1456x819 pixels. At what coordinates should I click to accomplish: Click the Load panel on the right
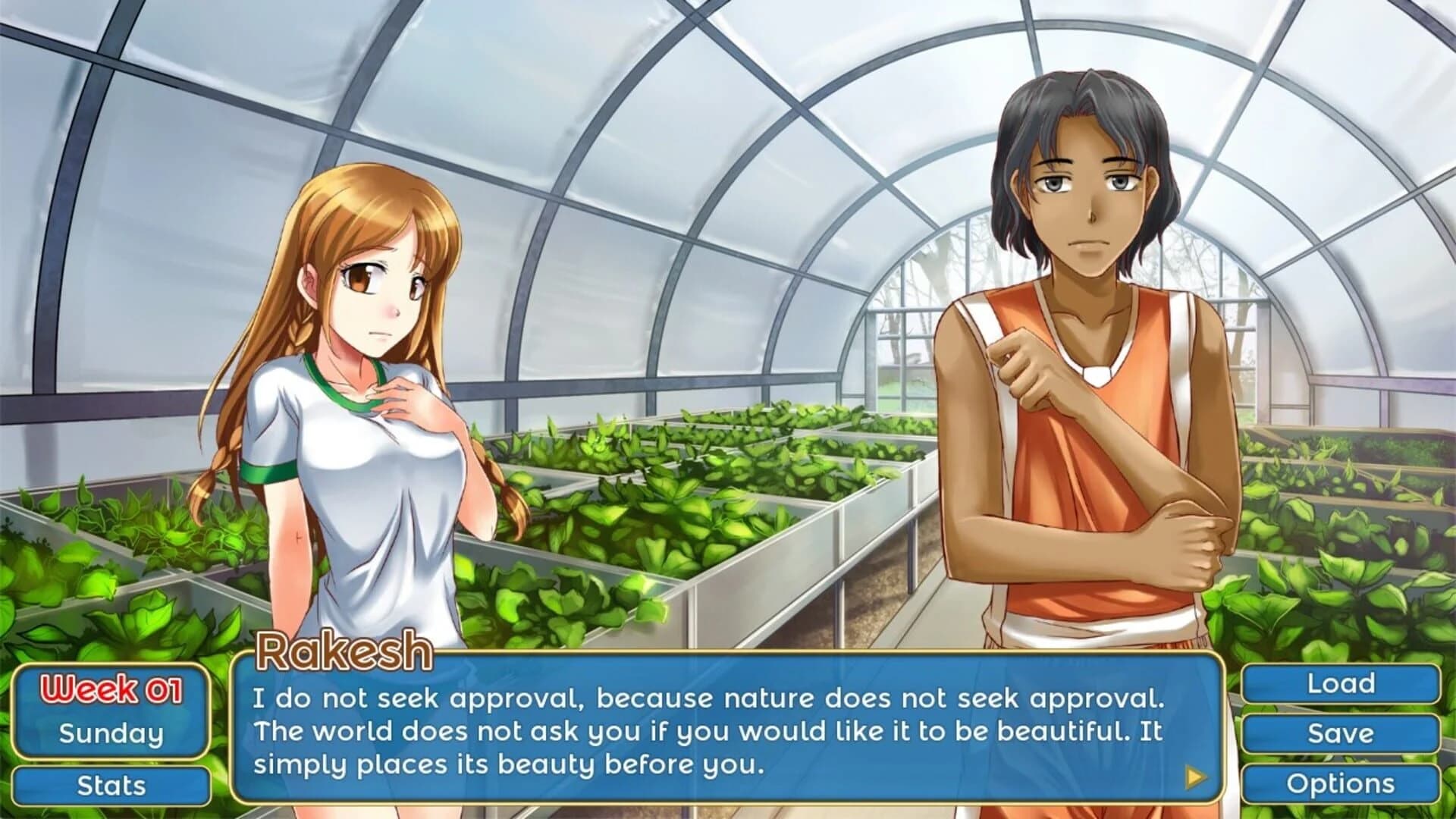[1341, 683]
